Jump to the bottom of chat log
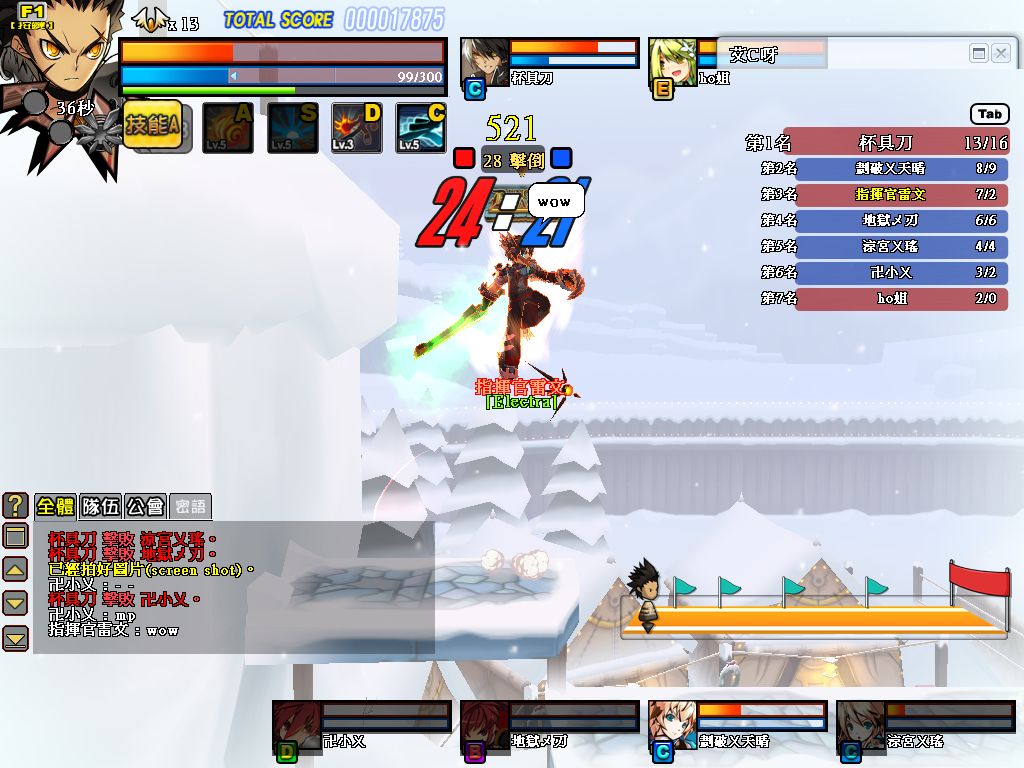 click(15, 637)
